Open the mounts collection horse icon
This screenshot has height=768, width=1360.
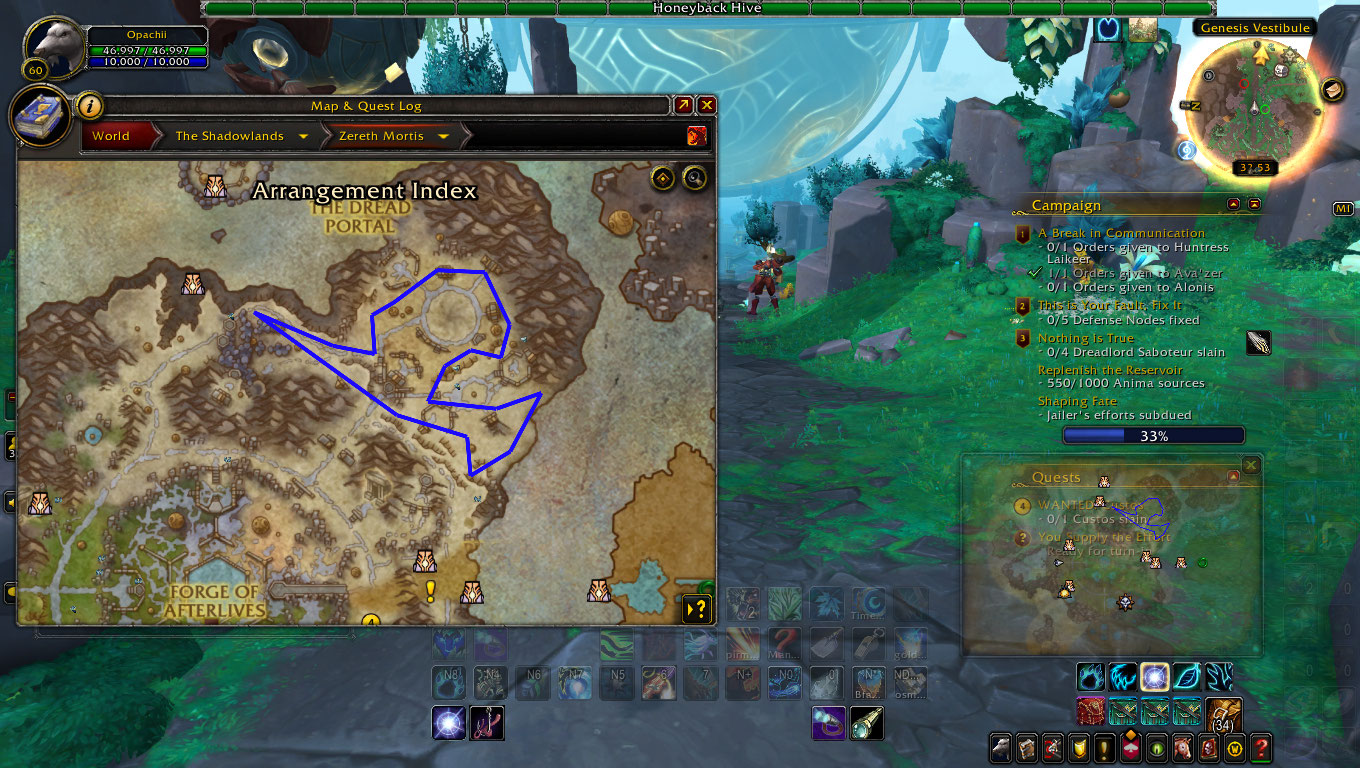click(x=1183, y=747)
